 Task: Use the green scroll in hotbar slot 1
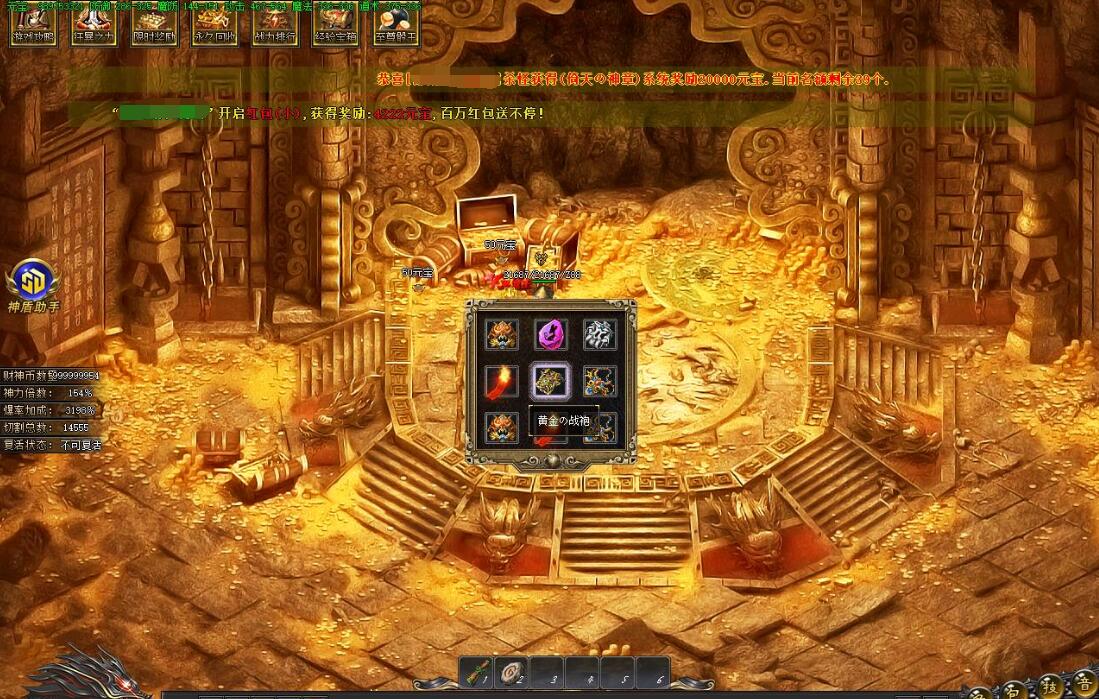pos(479,674)
